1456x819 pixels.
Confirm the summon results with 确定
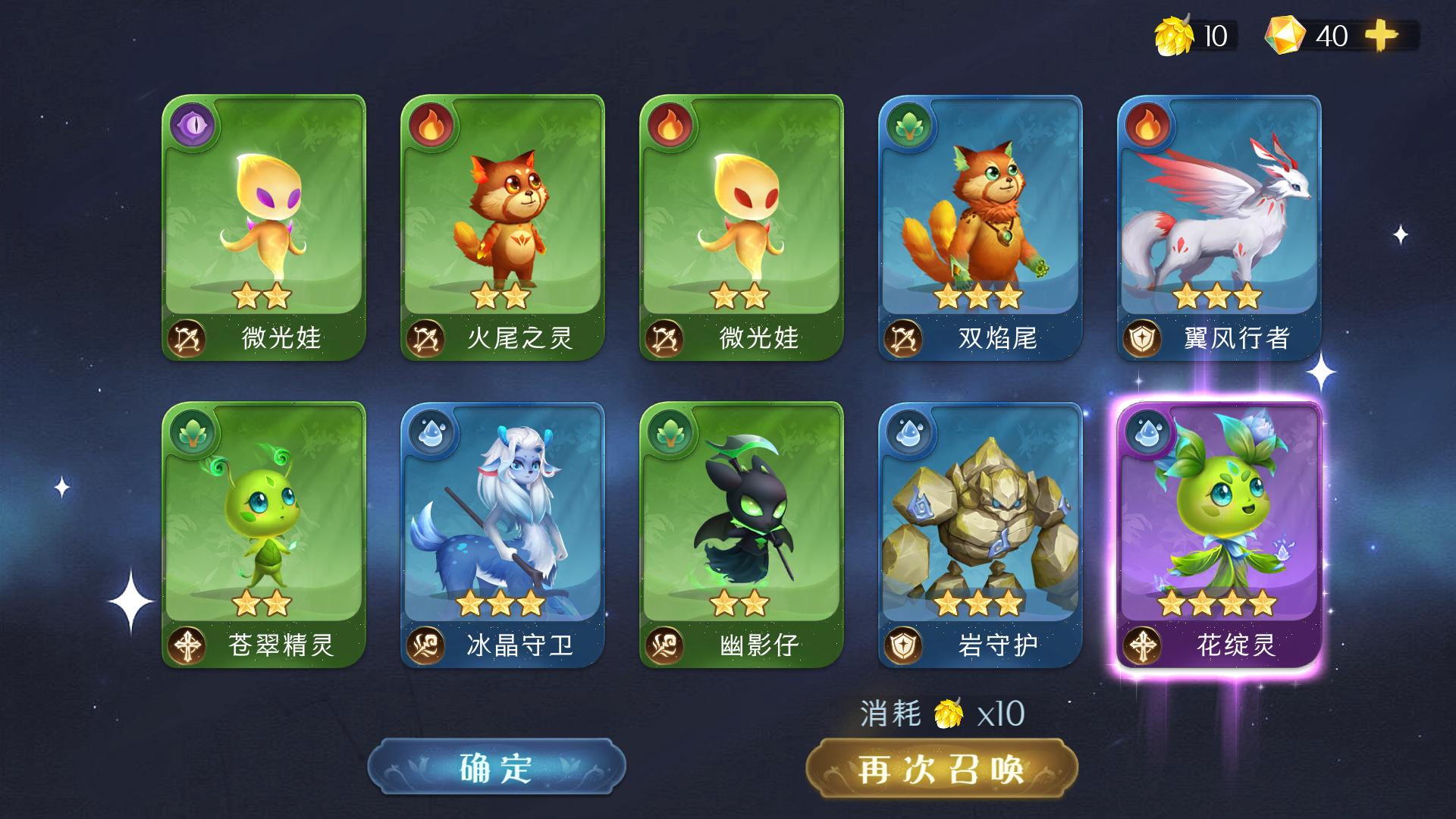pyautogui.click(x=497, y=767)
